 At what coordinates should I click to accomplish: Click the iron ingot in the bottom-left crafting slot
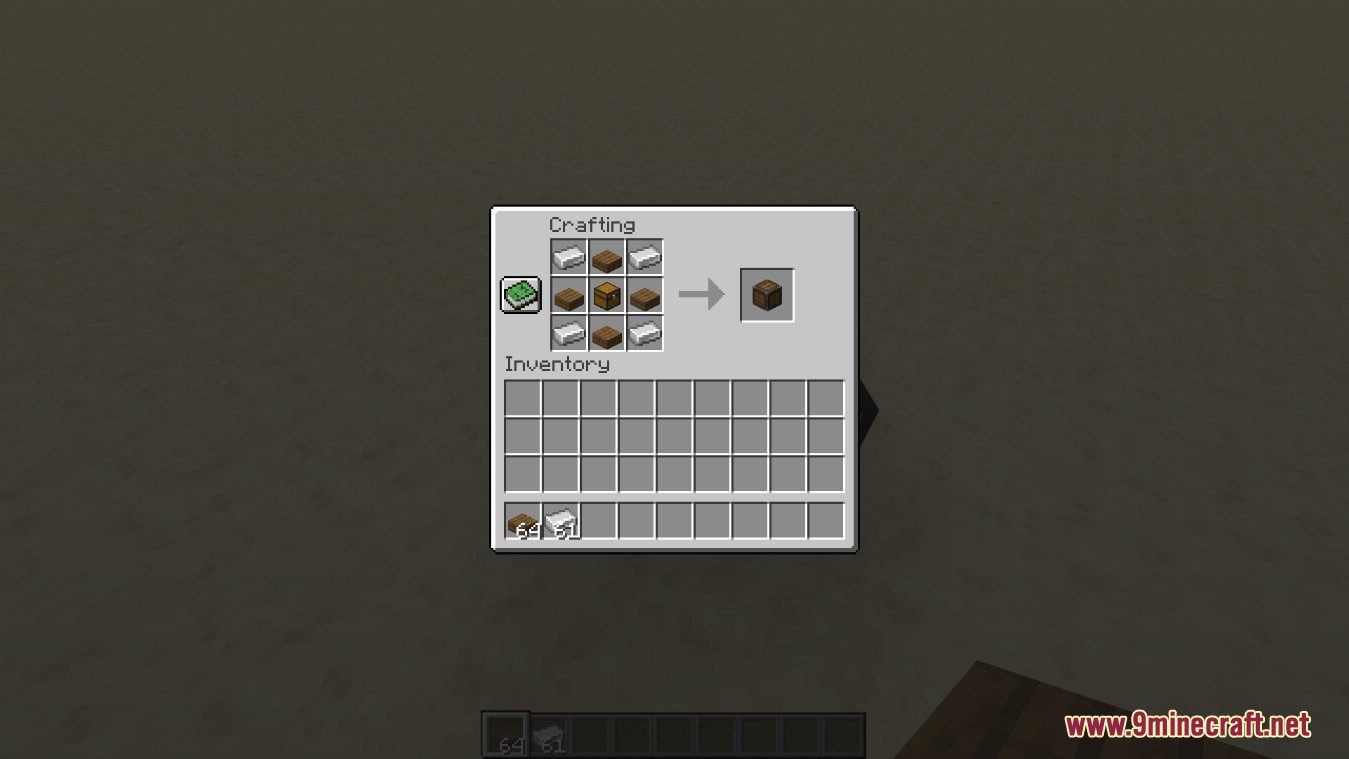[566, 334]
